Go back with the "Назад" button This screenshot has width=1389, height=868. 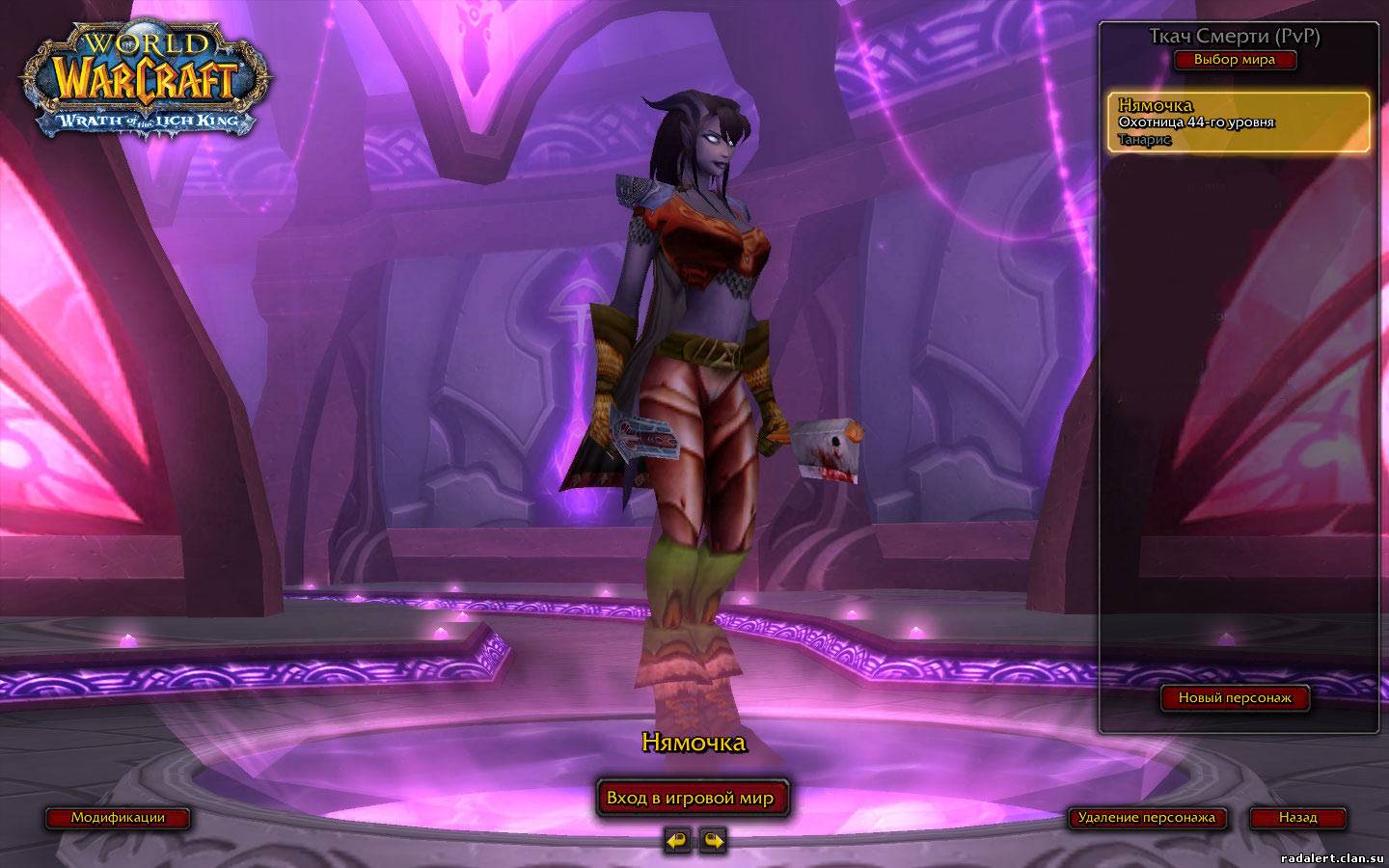click(1297, 818)
